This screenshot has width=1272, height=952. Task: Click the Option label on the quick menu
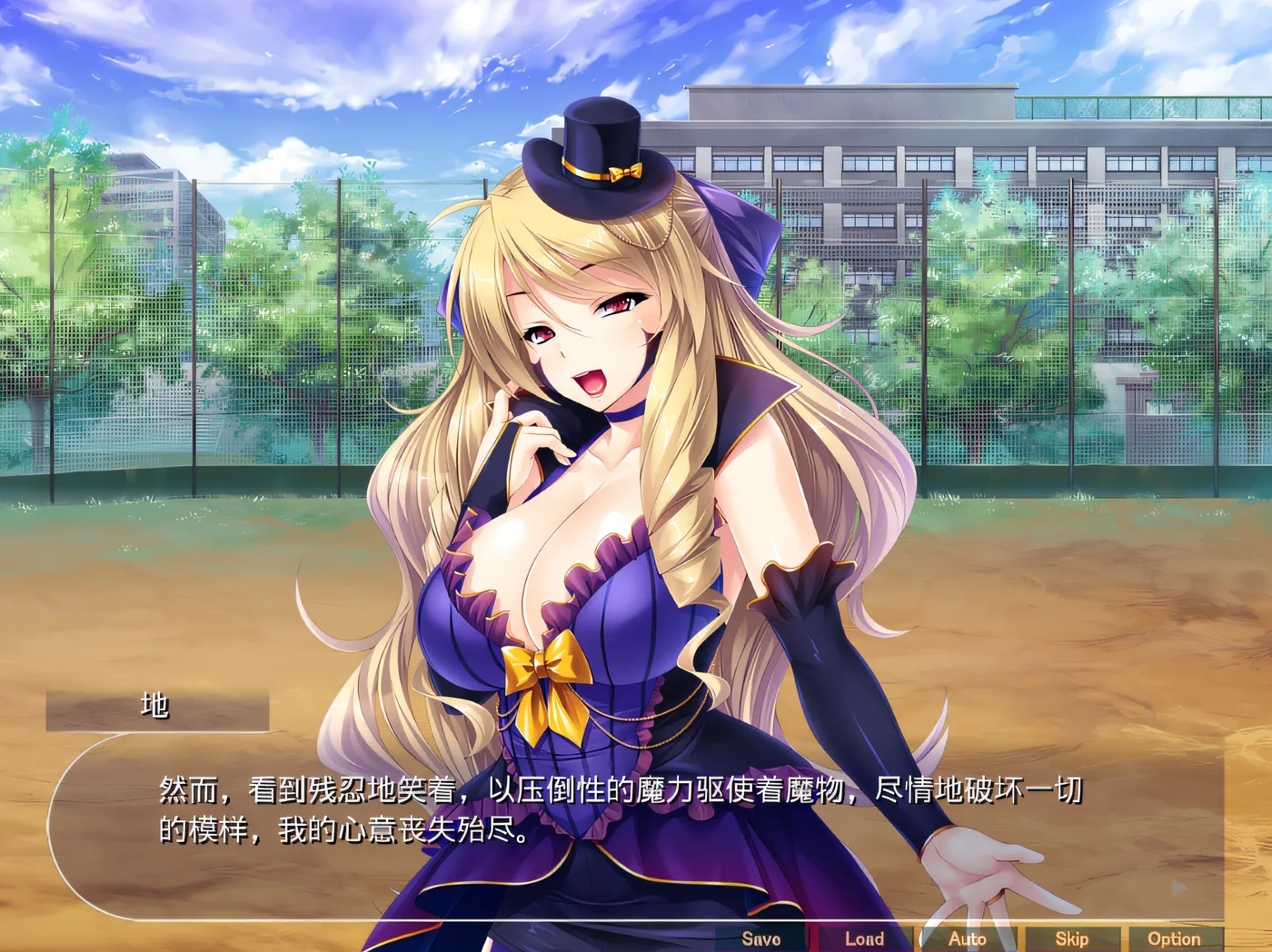tap(1177, 938)
